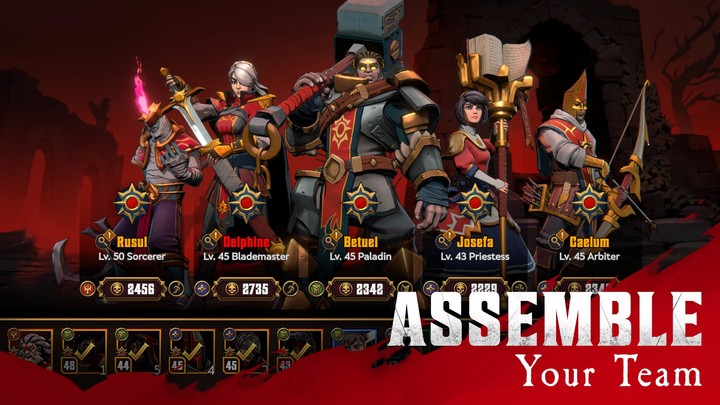
Task: Click the star emblem above Betuel's name
Action: coord(360,203)
